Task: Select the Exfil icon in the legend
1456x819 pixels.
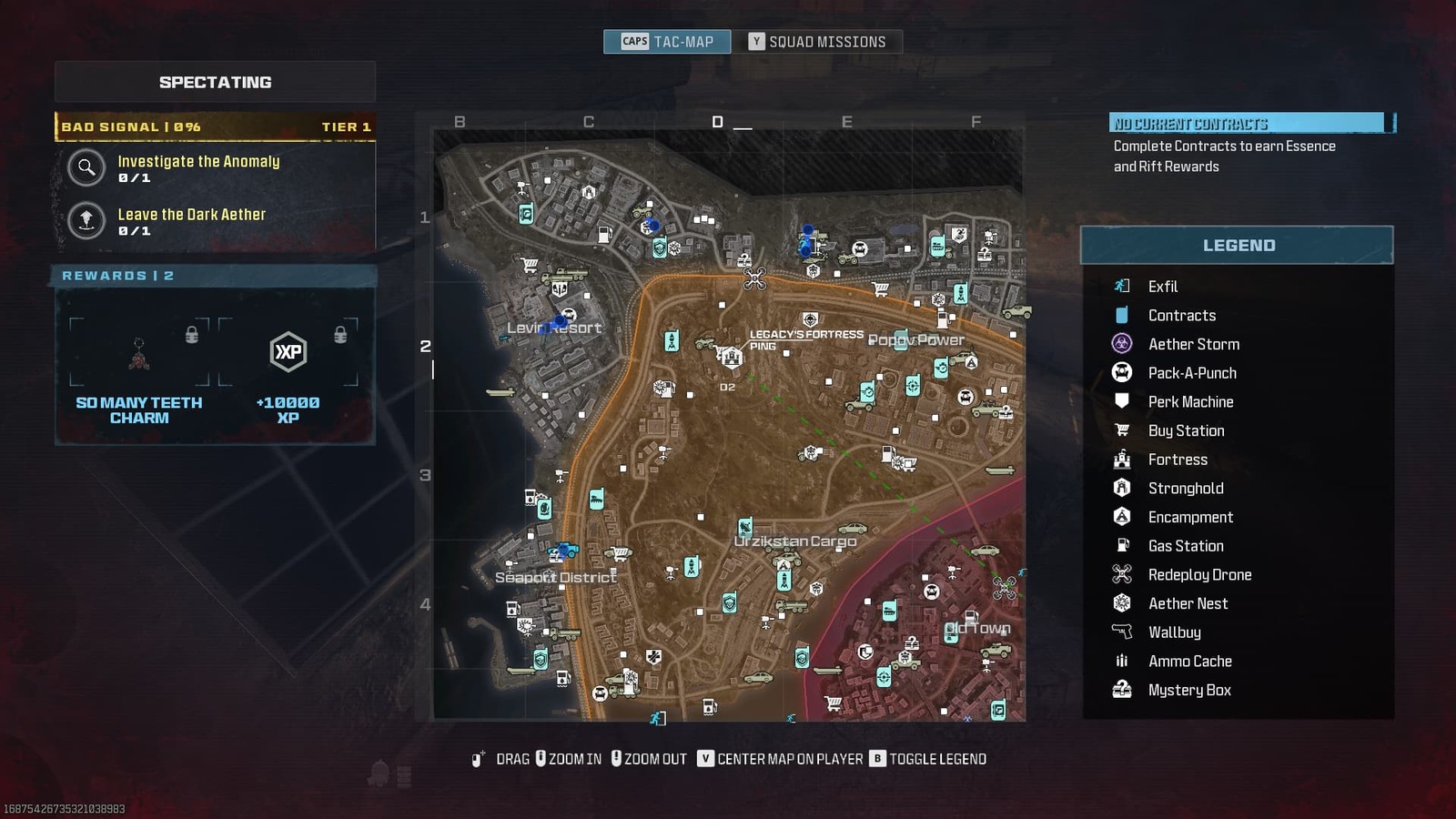Action: [1122, 286]
